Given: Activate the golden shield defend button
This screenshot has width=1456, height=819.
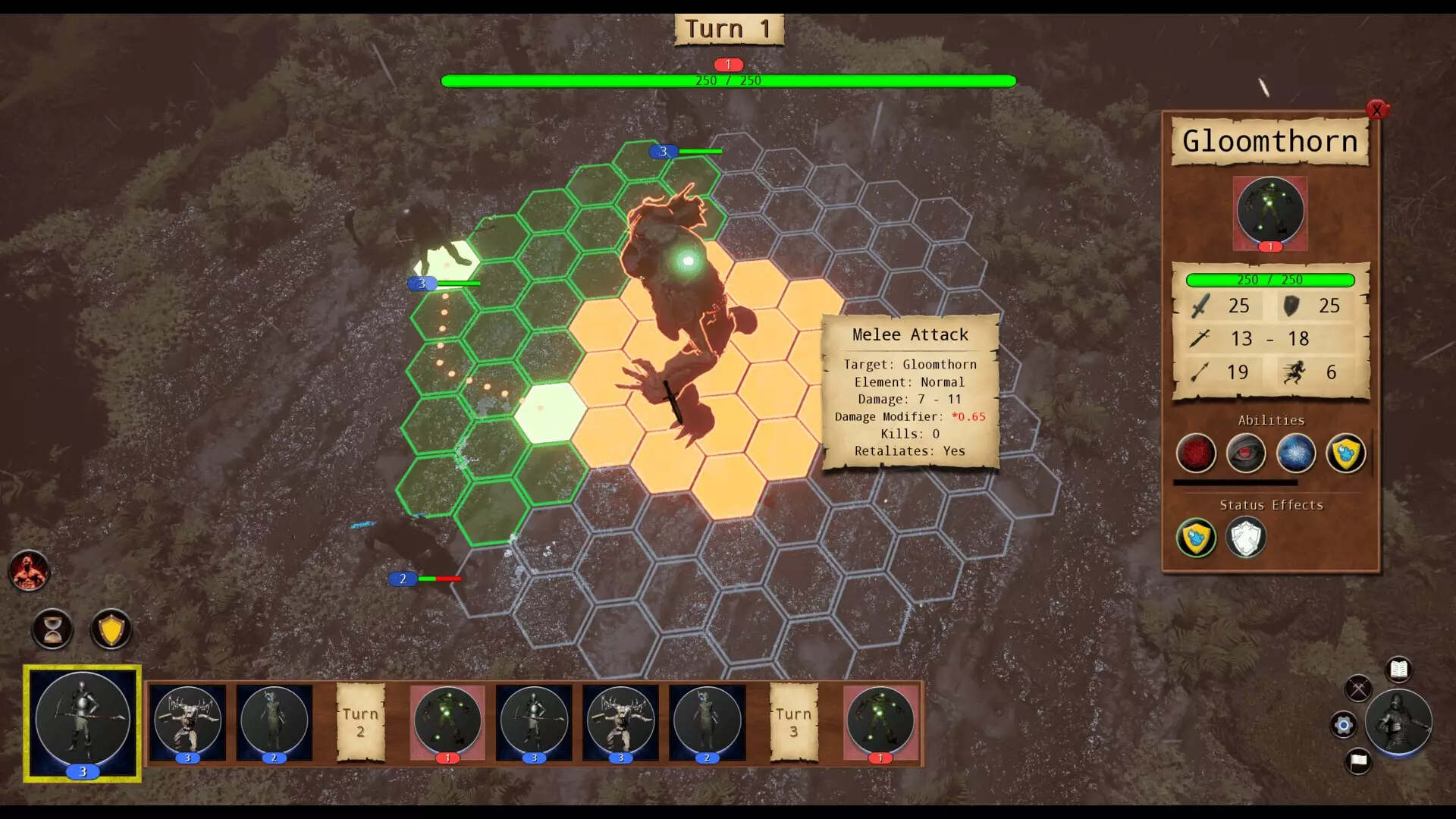Looking at the screenshot, I should tap(111, 629).
